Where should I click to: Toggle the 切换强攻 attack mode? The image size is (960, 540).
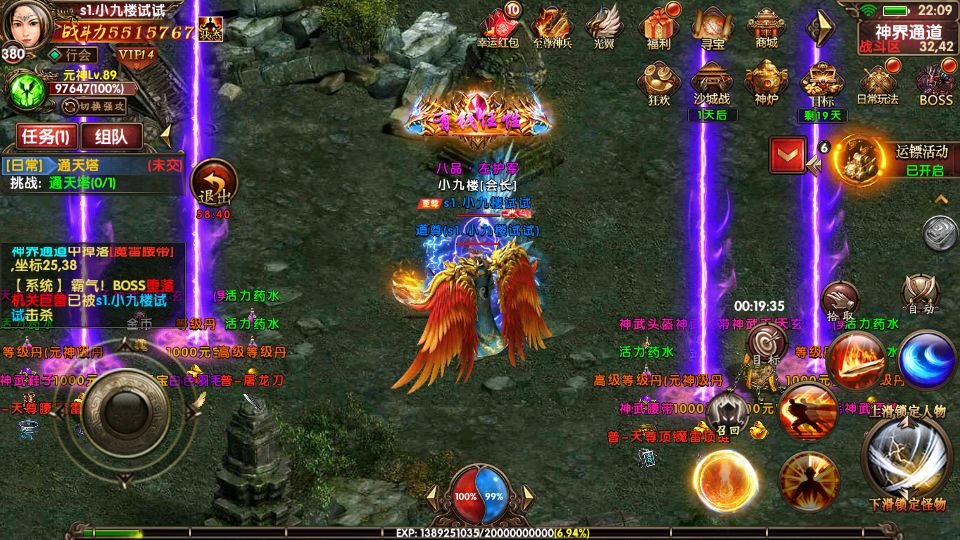tap(101, 105)
